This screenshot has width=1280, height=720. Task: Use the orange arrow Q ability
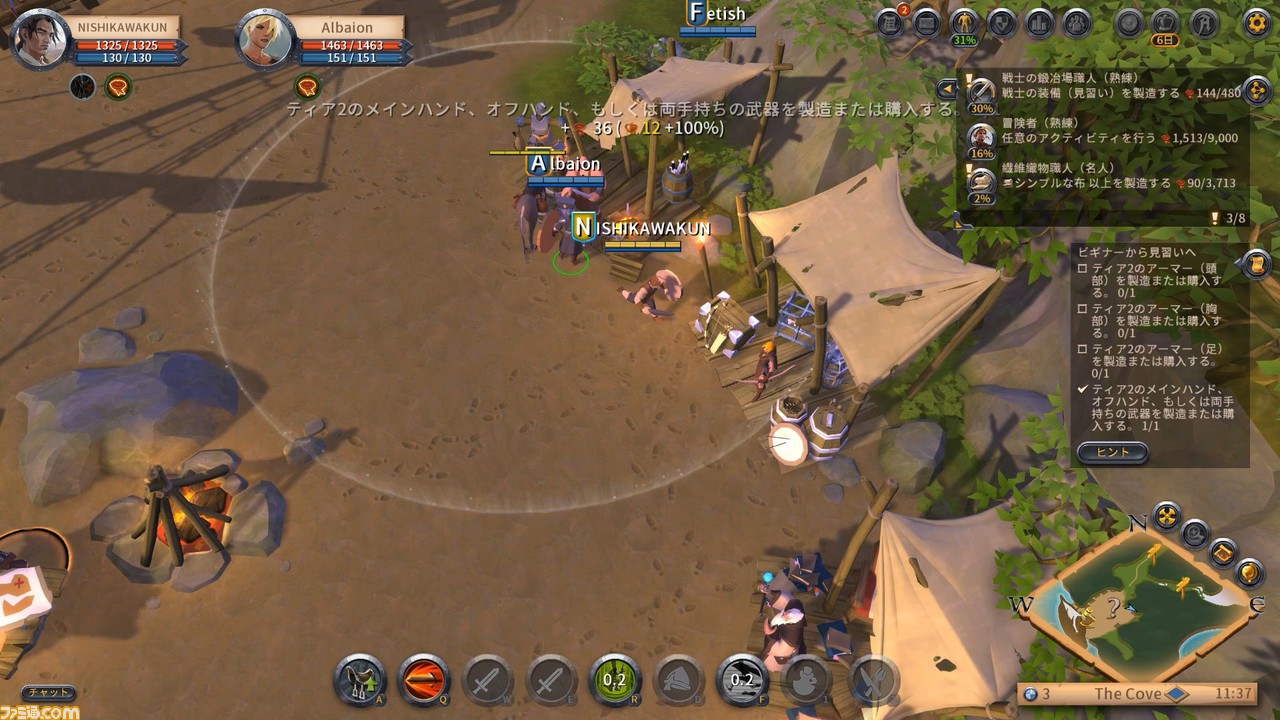tap(423, 682)
